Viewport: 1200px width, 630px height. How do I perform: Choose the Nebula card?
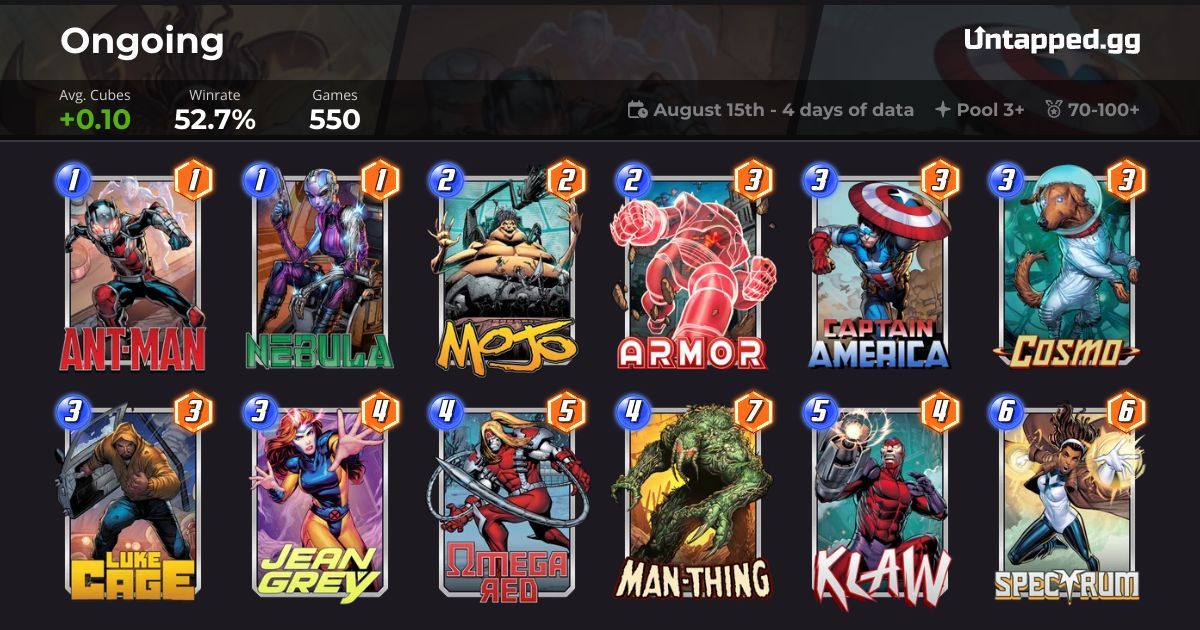pos(320,270)
